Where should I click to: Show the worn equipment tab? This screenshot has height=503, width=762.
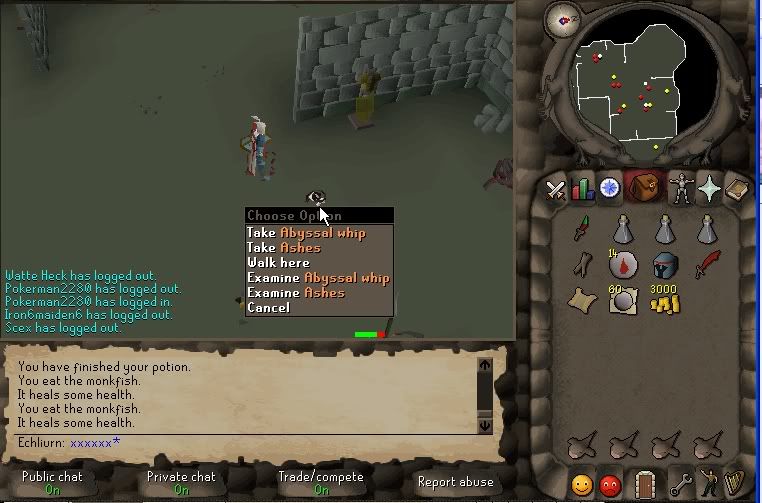tap(682, 189)
